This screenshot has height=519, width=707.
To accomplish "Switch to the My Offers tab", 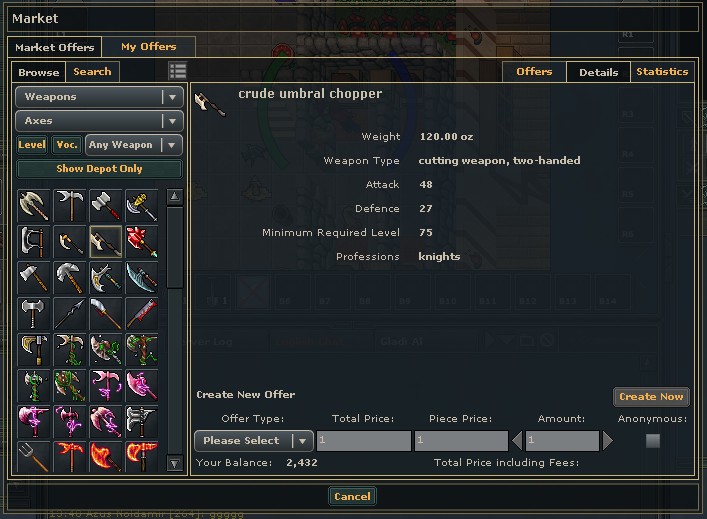I will (x=148, y=47).
